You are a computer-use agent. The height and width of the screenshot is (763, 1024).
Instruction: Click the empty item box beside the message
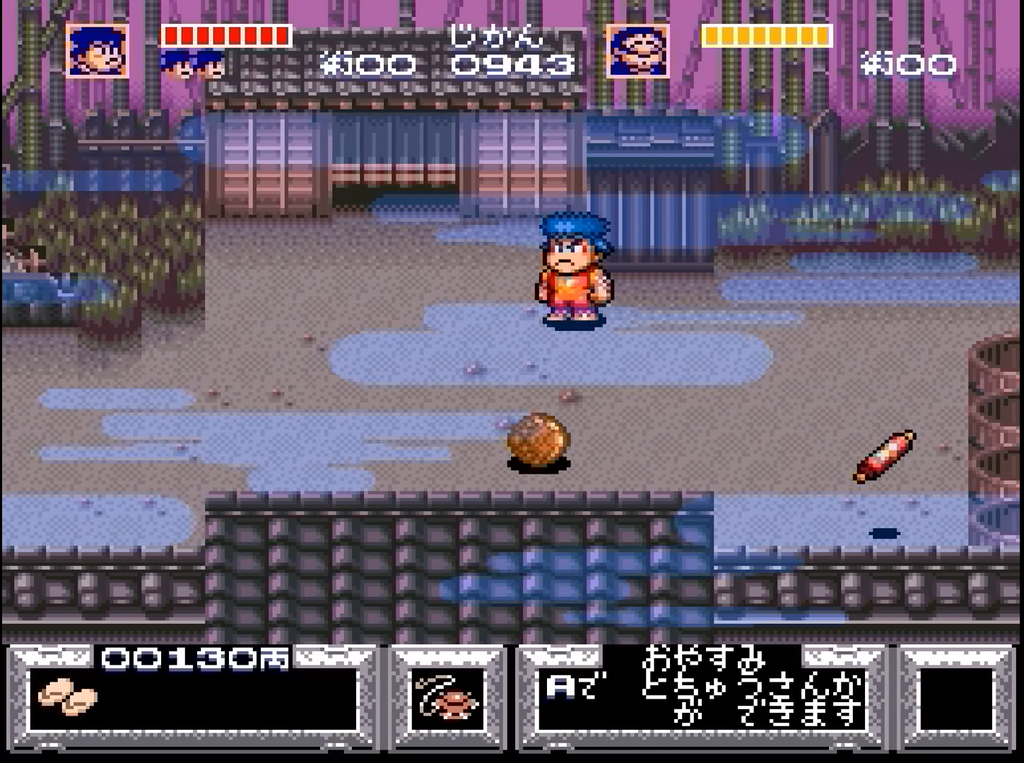[955, 698]
